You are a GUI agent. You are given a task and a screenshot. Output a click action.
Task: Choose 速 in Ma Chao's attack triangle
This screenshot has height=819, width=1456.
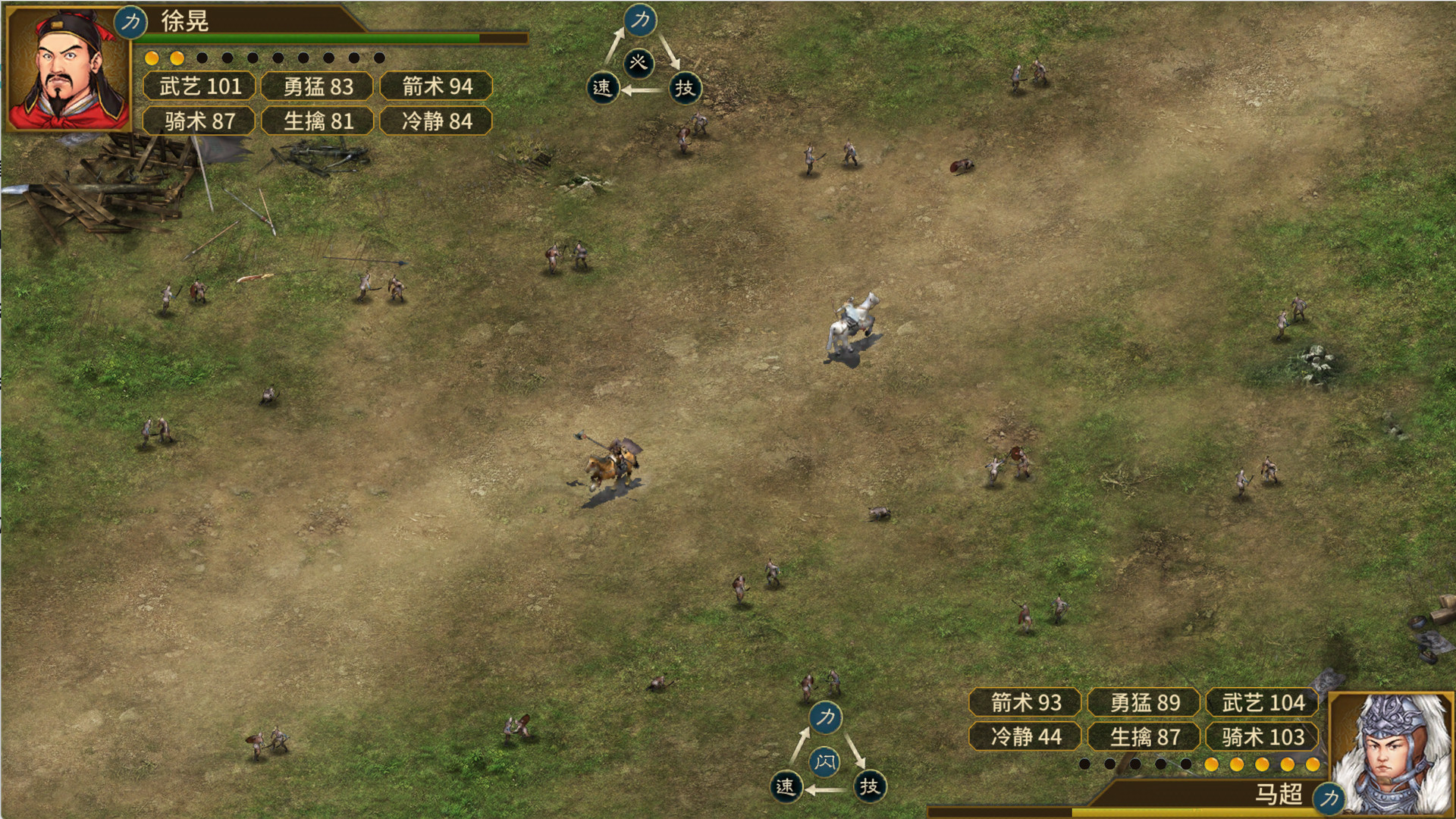coord(786,786)
